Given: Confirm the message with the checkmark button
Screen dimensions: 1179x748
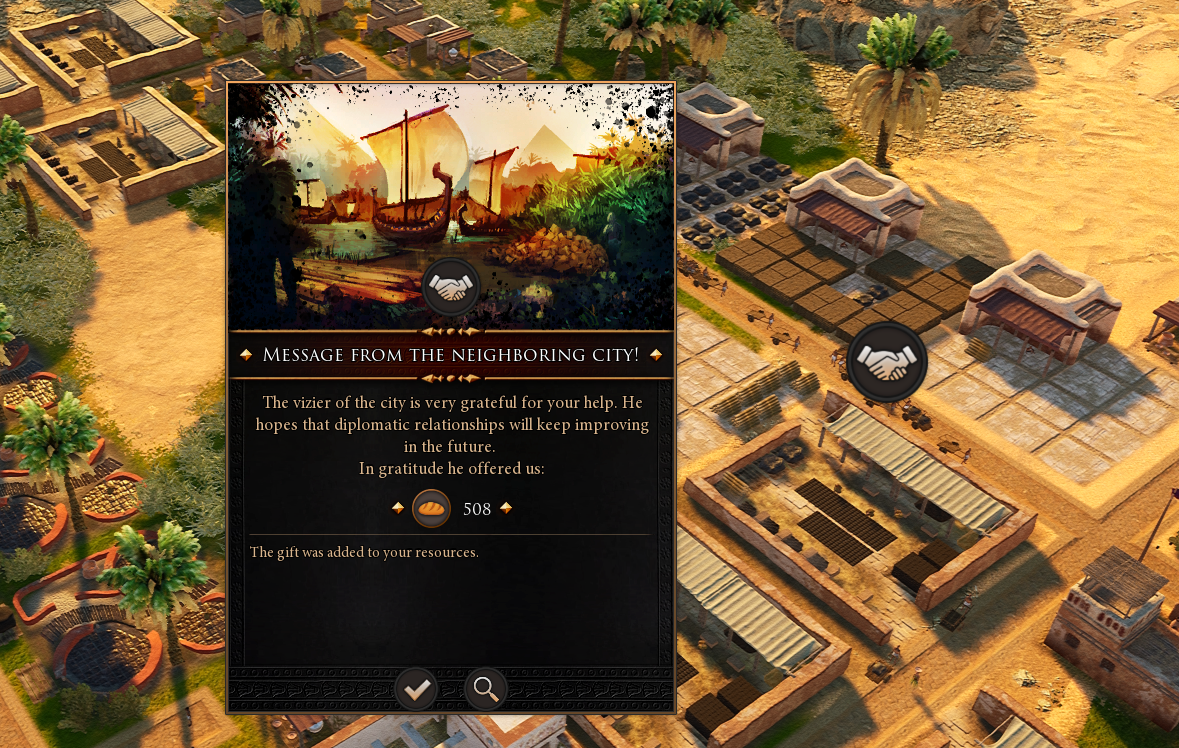Looking at the screenshot, I should [x=416, y=689].
